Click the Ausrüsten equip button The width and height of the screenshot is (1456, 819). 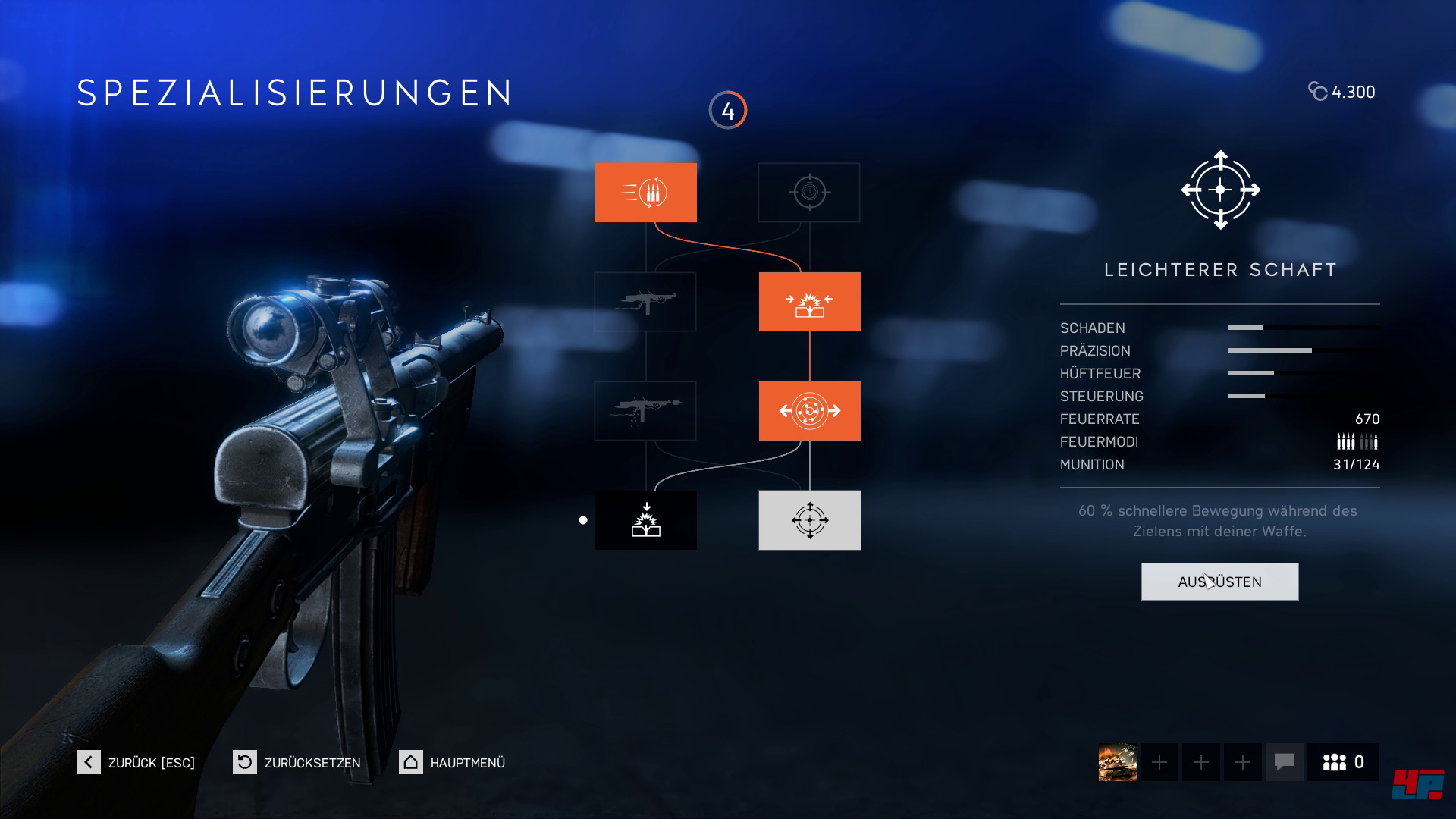[1219, 582]
